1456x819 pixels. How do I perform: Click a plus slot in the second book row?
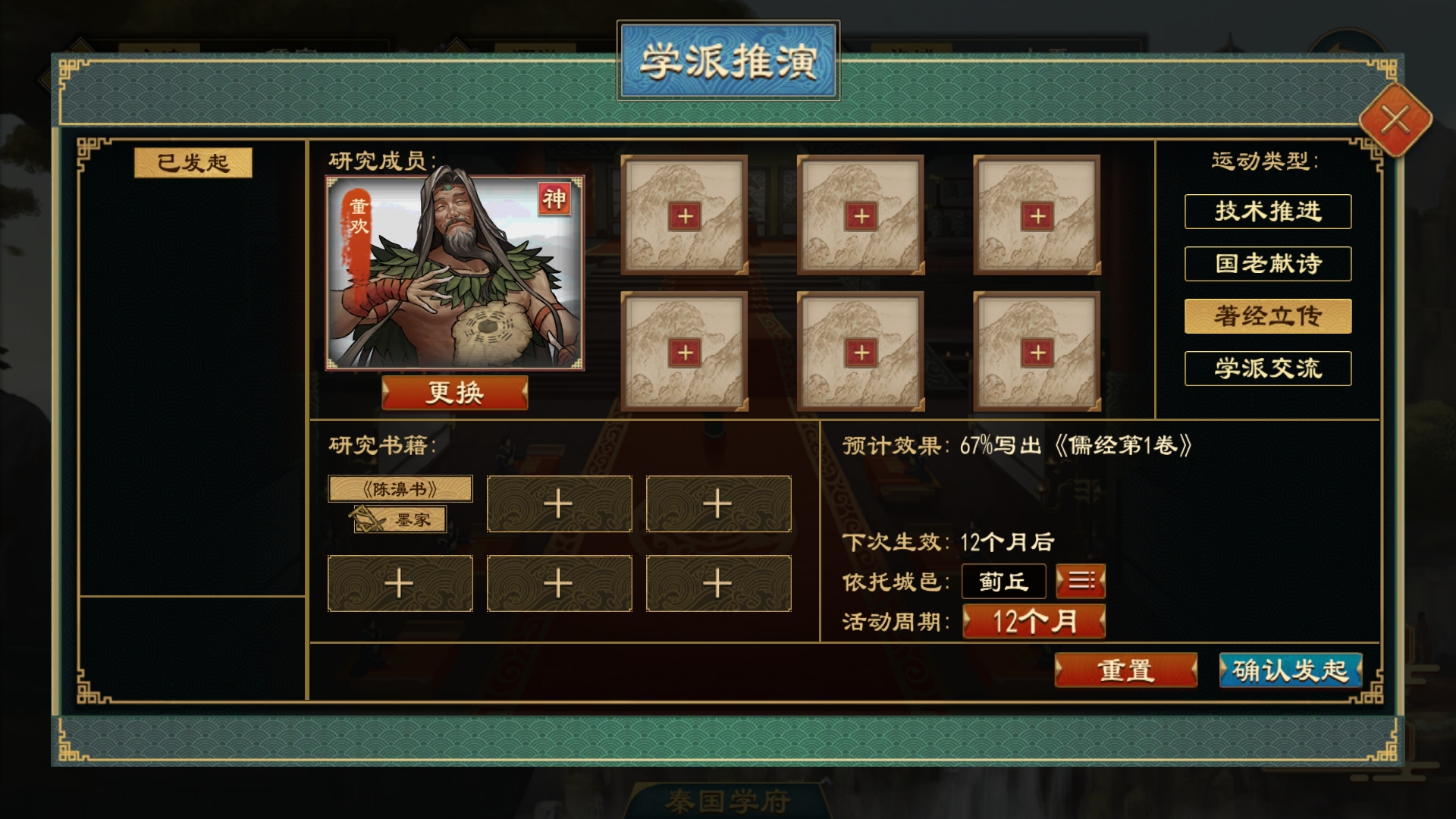[x=400, y=582]
